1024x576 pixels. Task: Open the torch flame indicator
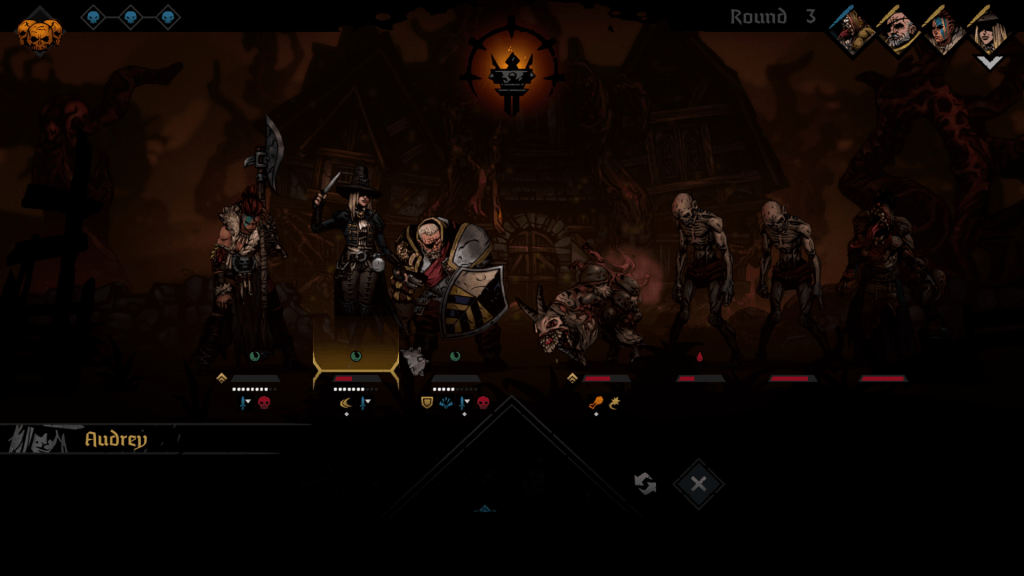pyautogui.click(x=511, y=72)
